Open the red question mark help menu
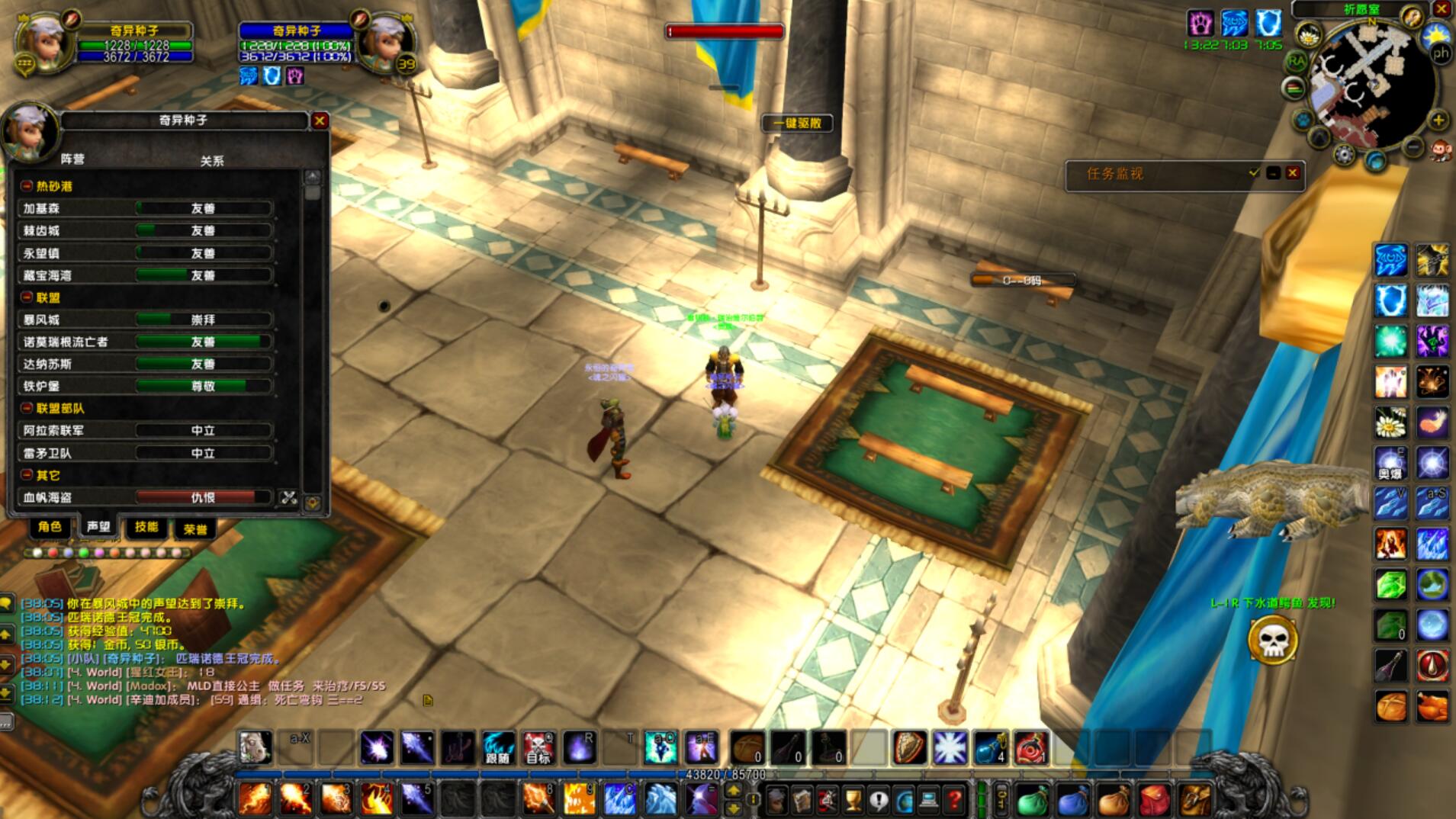Screen dimensions: 1456x819 point(954,800)
